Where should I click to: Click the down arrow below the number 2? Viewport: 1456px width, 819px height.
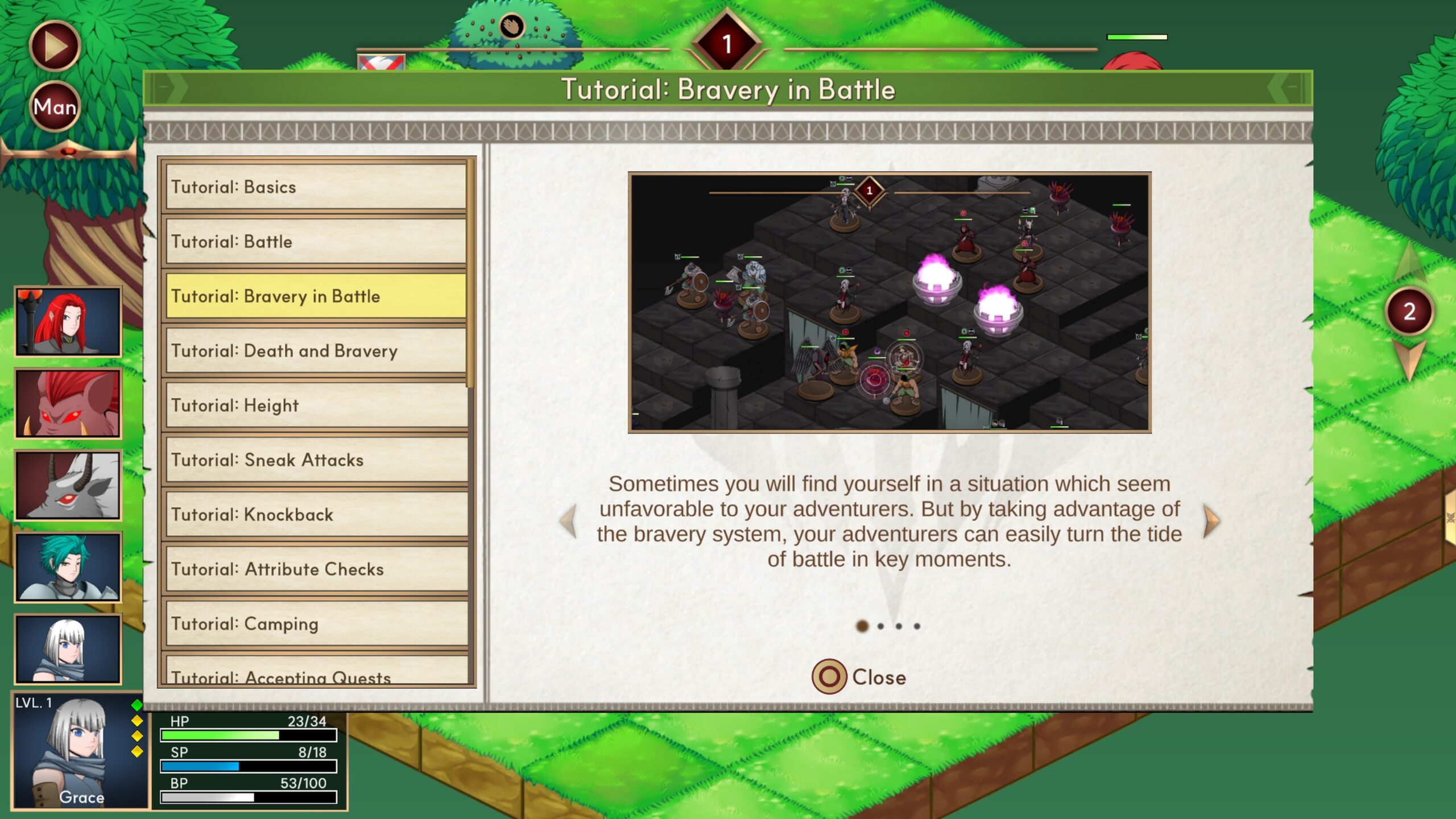(1409, 359)
